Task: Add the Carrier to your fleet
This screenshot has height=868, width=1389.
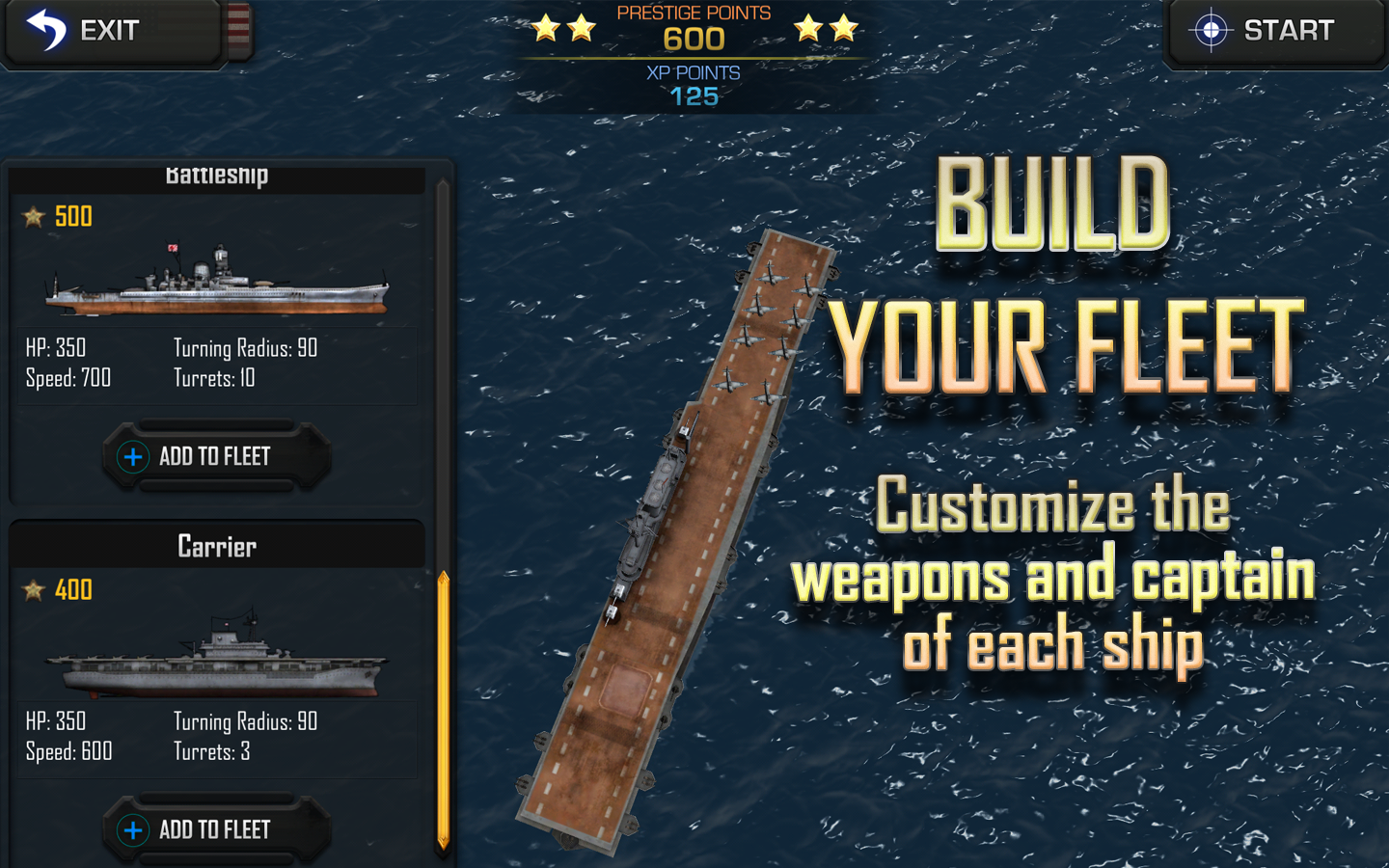Action: 216,829
